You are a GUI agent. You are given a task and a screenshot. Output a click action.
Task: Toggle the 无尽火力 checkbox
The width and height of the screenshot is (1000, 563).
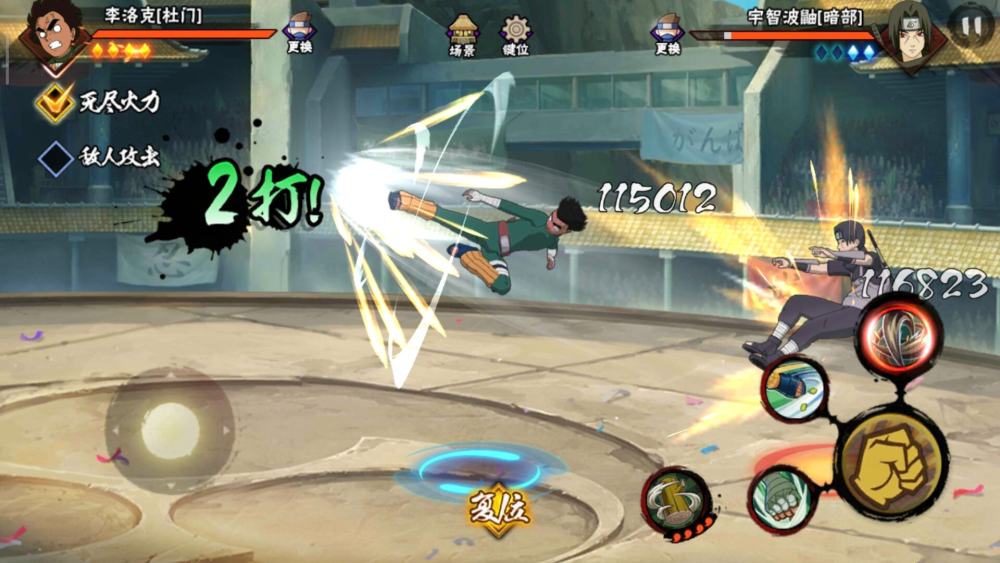point(55,102)
